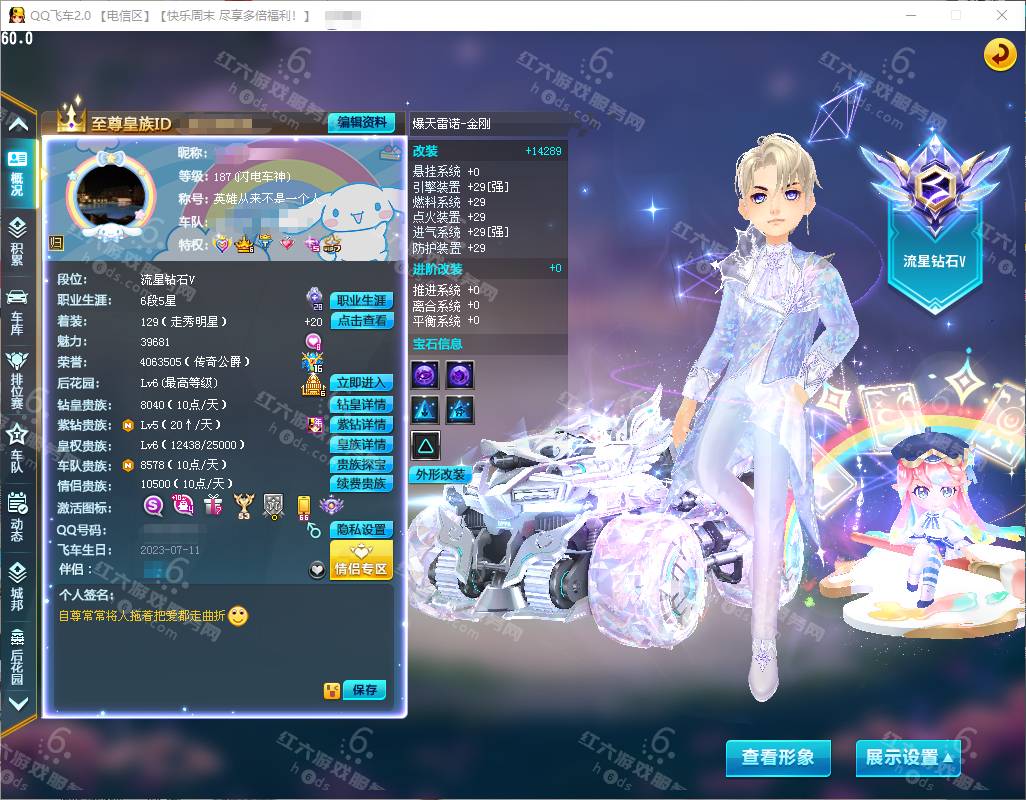Open the 职业生涯 career button
The height and width of the screenshot is (800, 1026).
tap(361, 300)
